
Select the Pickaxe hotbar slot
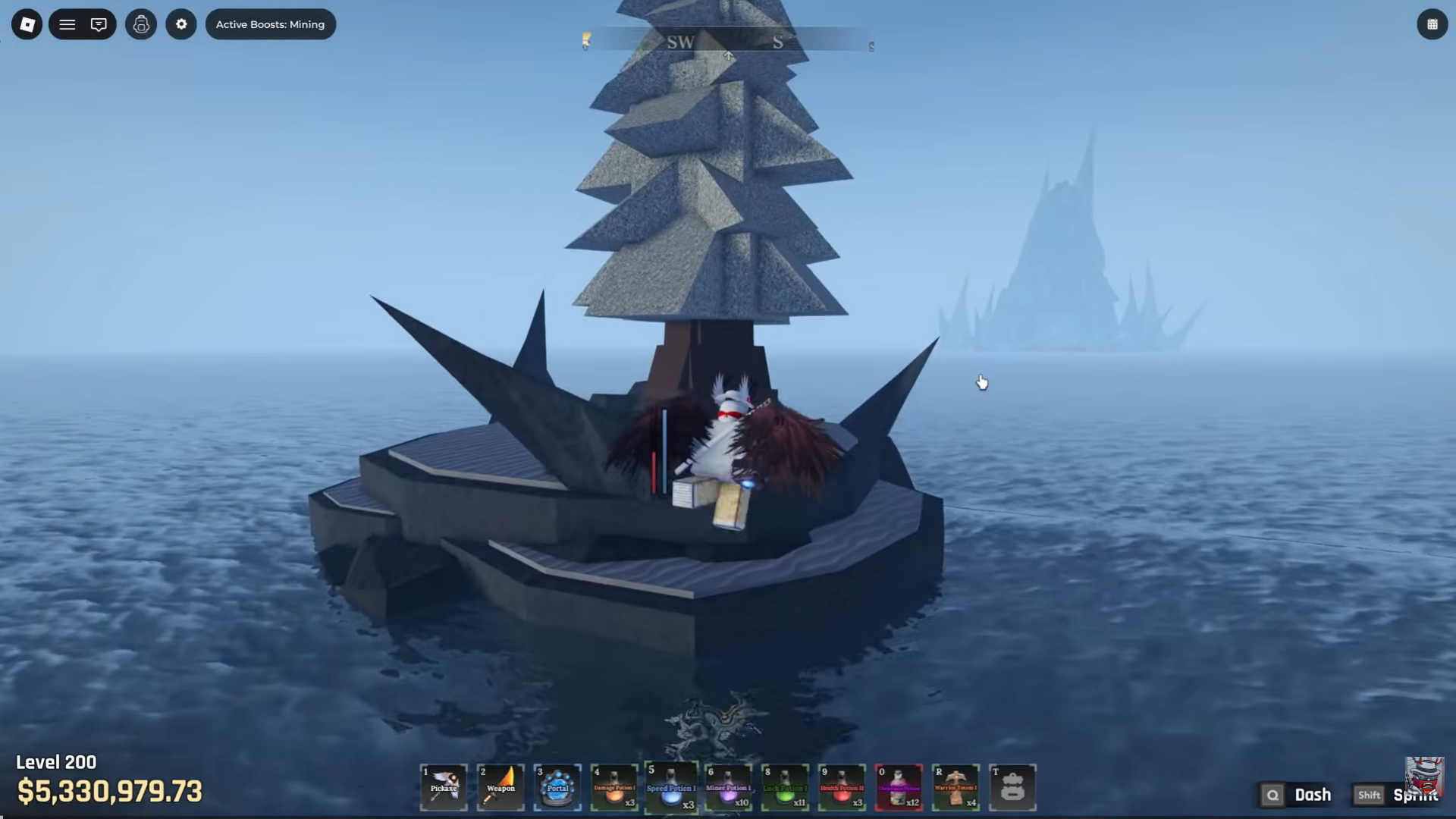click(x=444, y=787)
